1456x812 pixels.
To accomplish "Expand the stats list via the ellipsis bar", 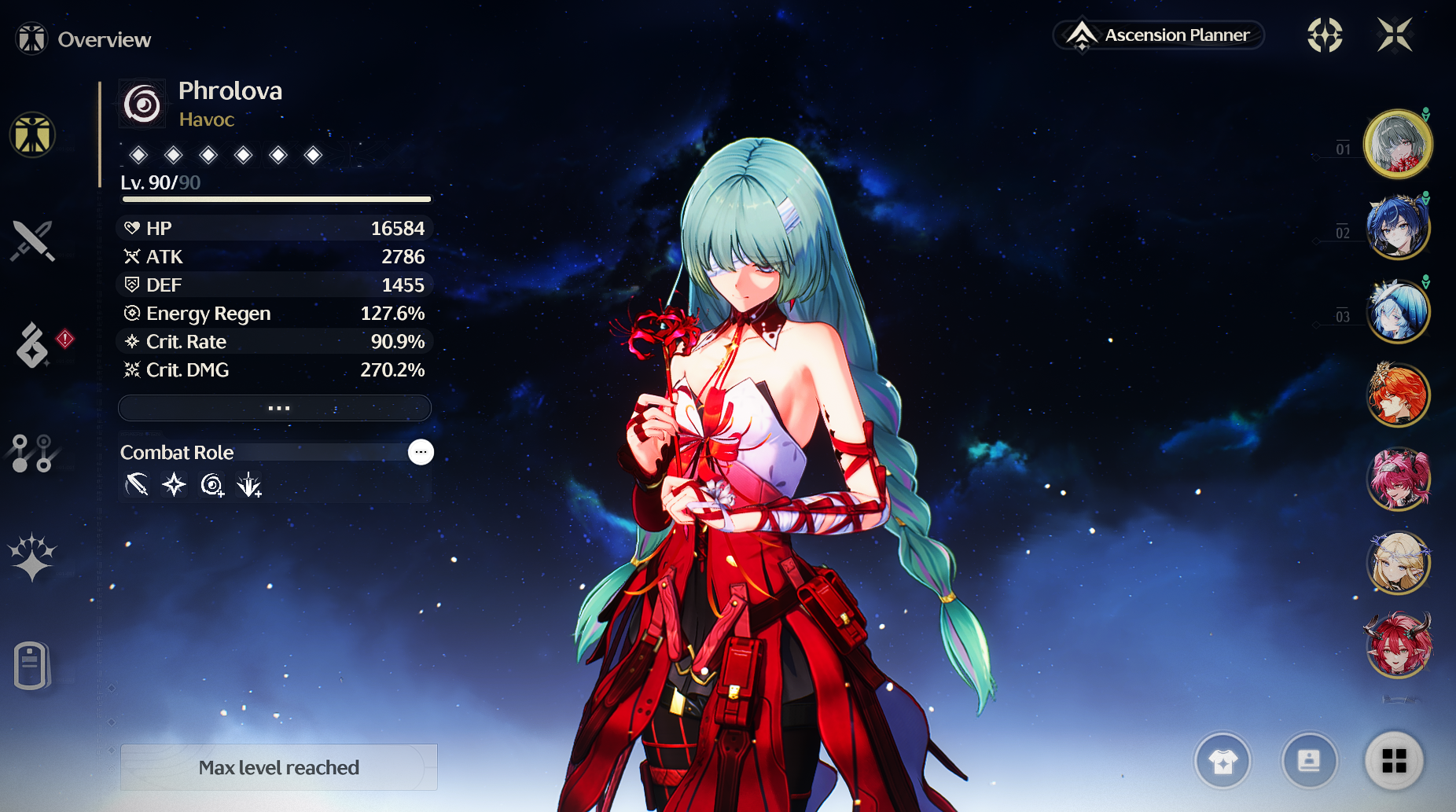I will pyautogui.click(x=274, y=408).
